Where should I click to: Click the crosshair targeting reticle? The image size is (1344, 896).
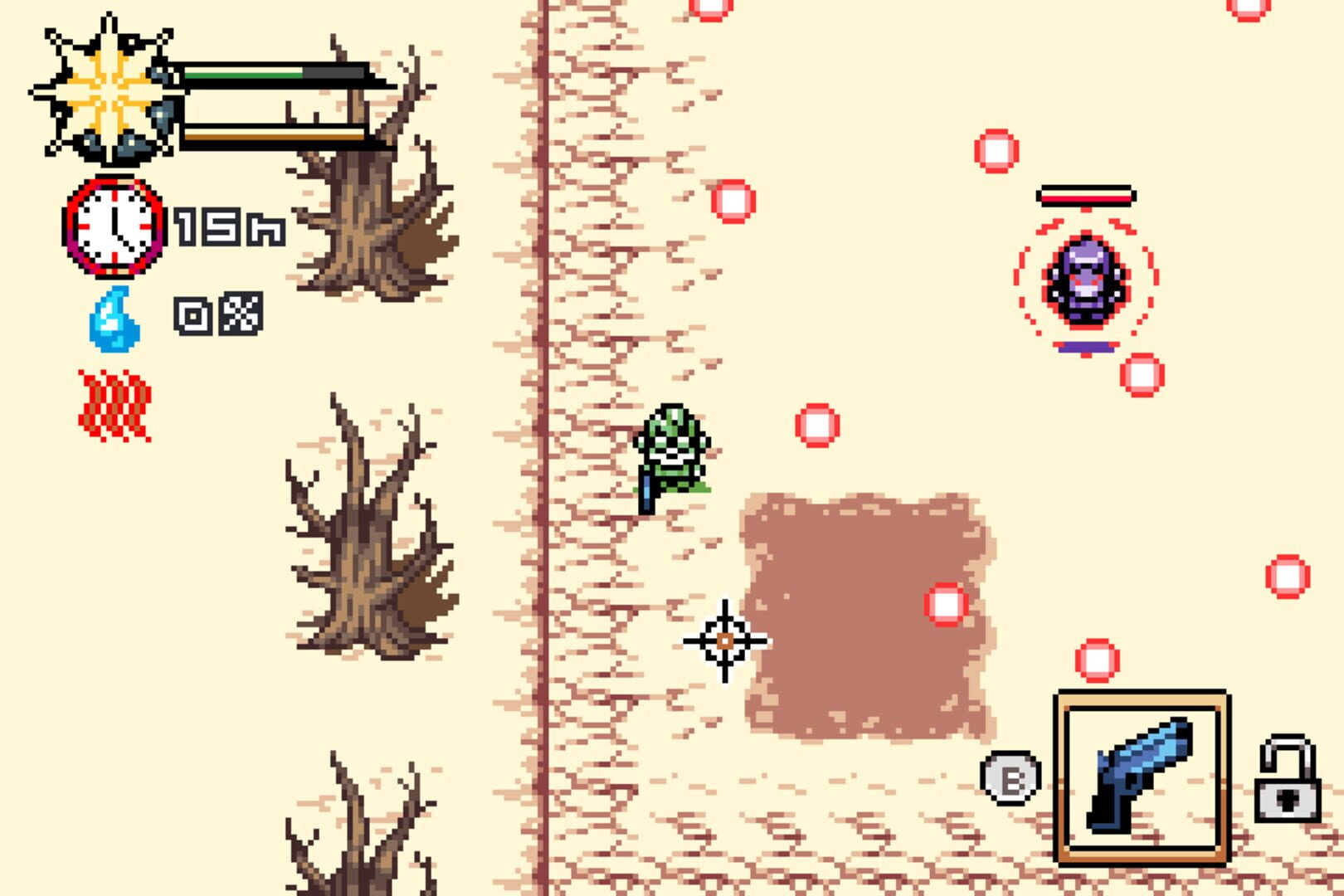point(724,640)
